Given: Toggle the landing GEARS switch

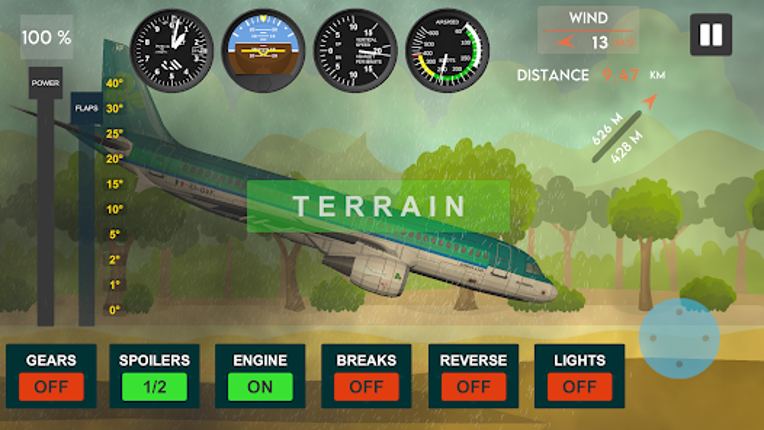Looking at the screenshot, I should [51, 386].
